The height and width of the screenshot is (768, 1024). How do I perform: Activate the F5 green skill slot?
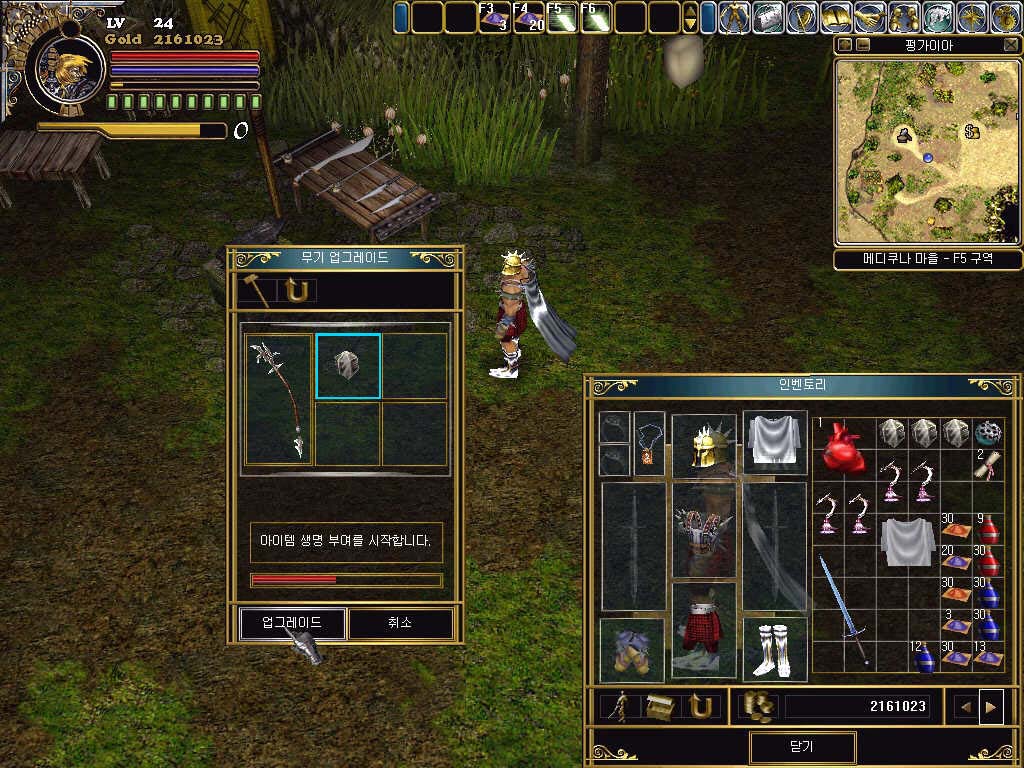562,18
